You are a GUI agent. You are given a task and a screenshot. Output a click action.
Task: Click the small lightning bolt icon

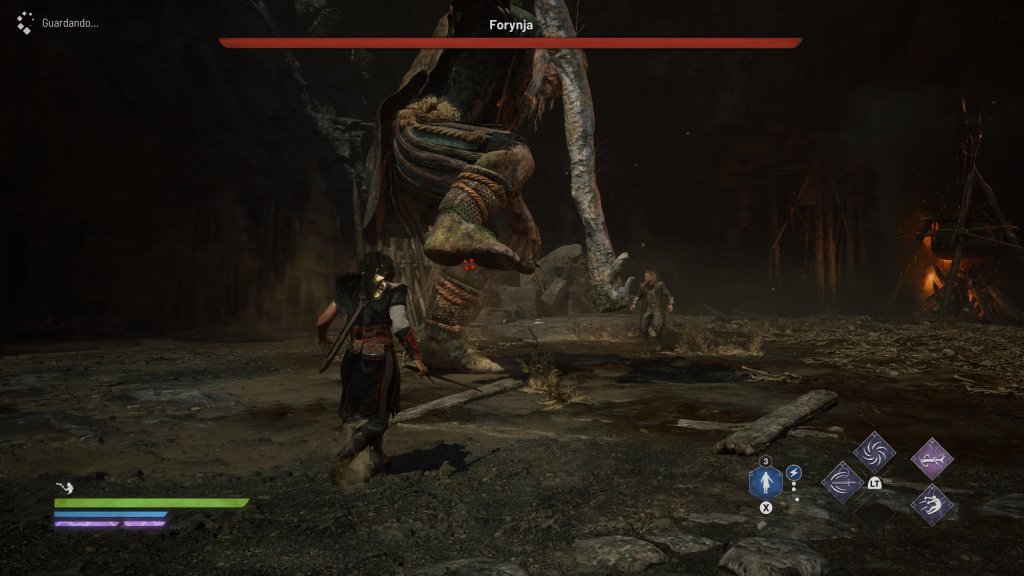point(794,472)
